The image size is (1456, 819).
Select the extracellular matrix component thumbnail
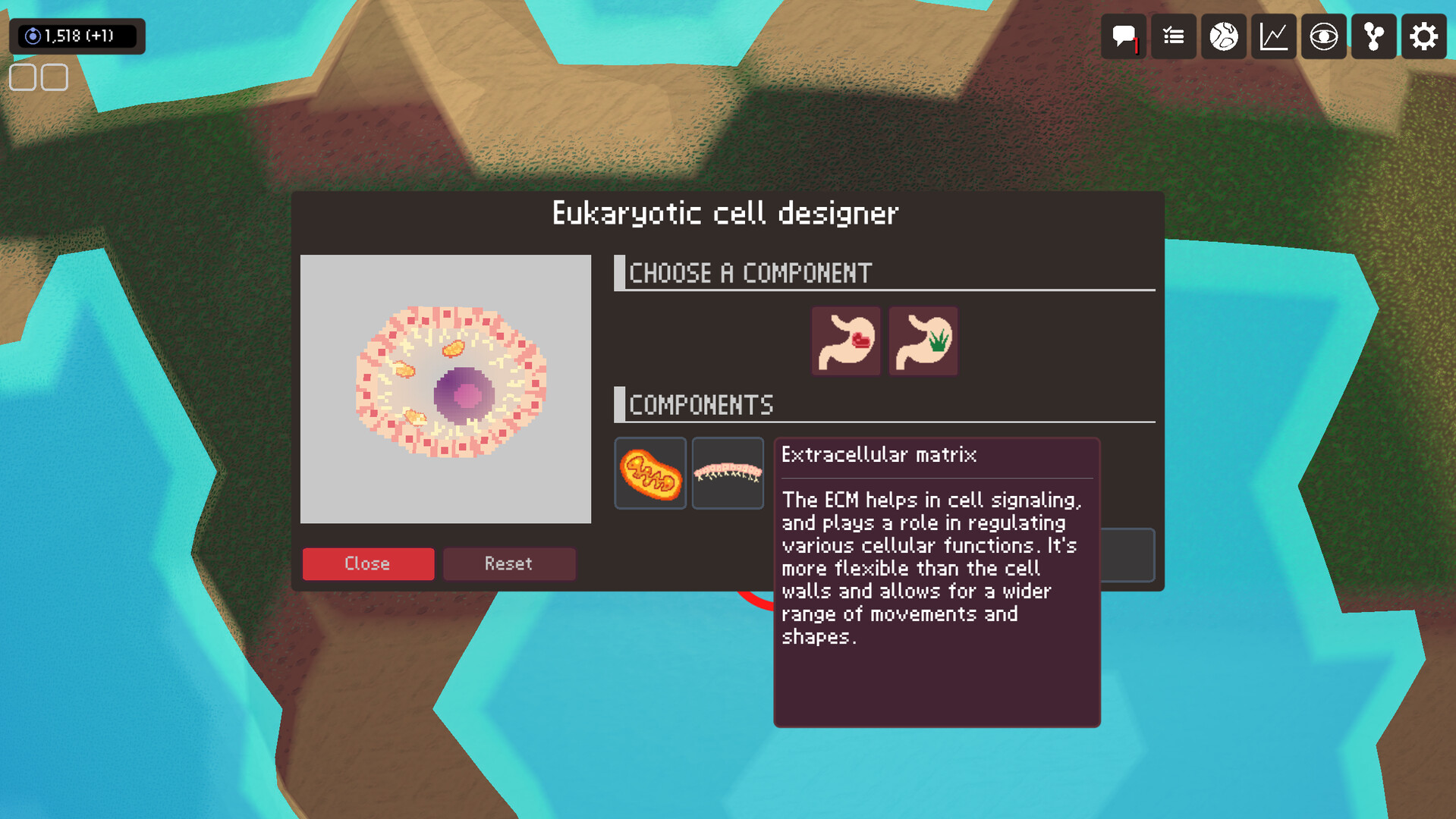pyautogui.click(x=727, y=472)
